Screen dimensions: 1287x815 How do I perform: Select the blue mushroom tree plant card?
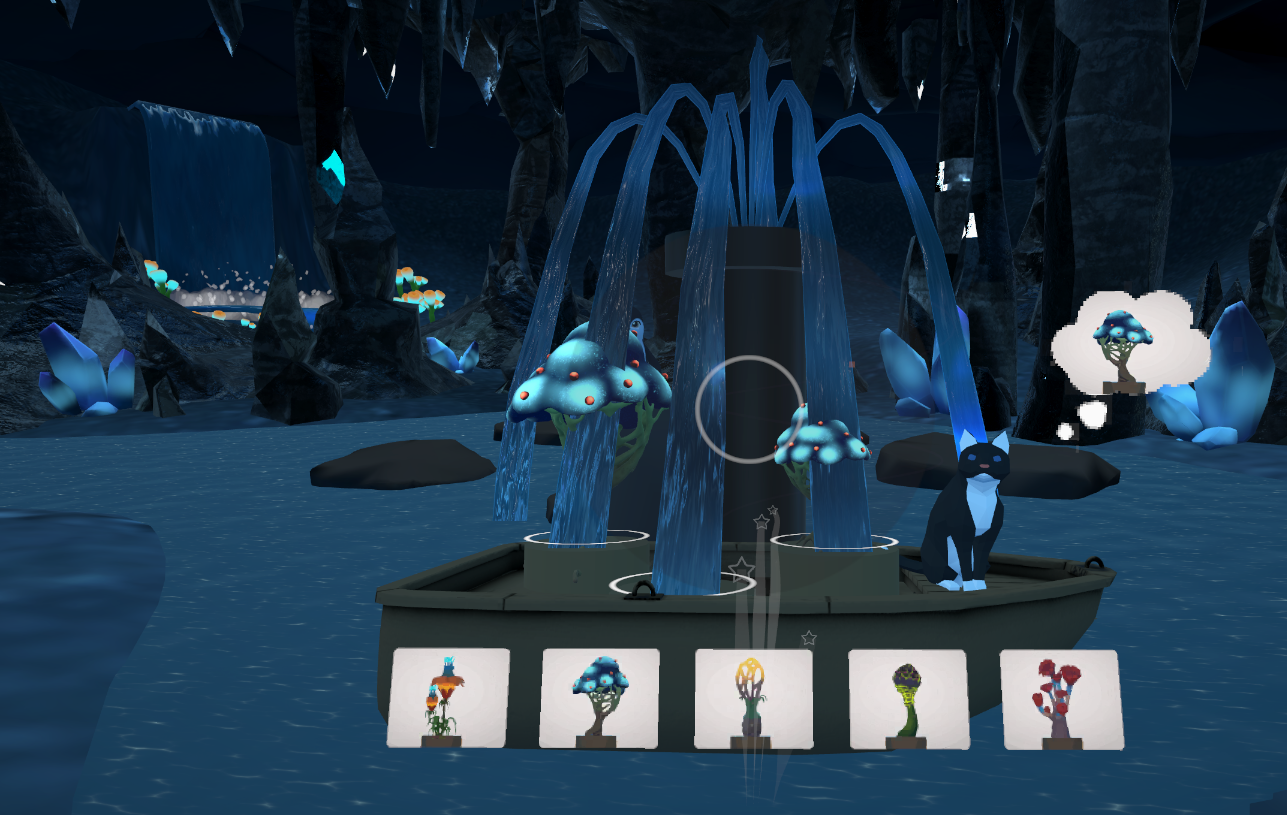pyautogui.click(x=601, y=698)
